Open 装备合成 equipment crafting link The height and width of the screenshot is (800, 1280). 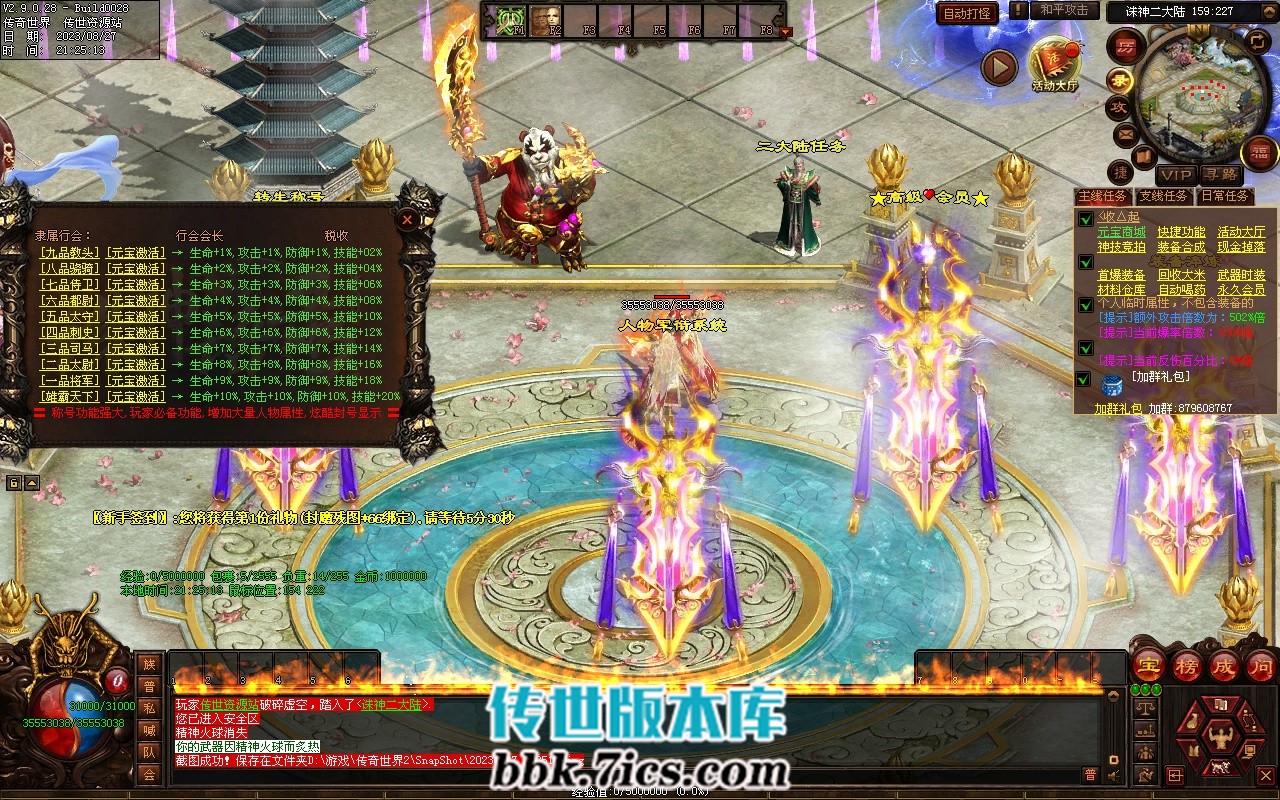pyautogui.click(x=1181, y=247)
